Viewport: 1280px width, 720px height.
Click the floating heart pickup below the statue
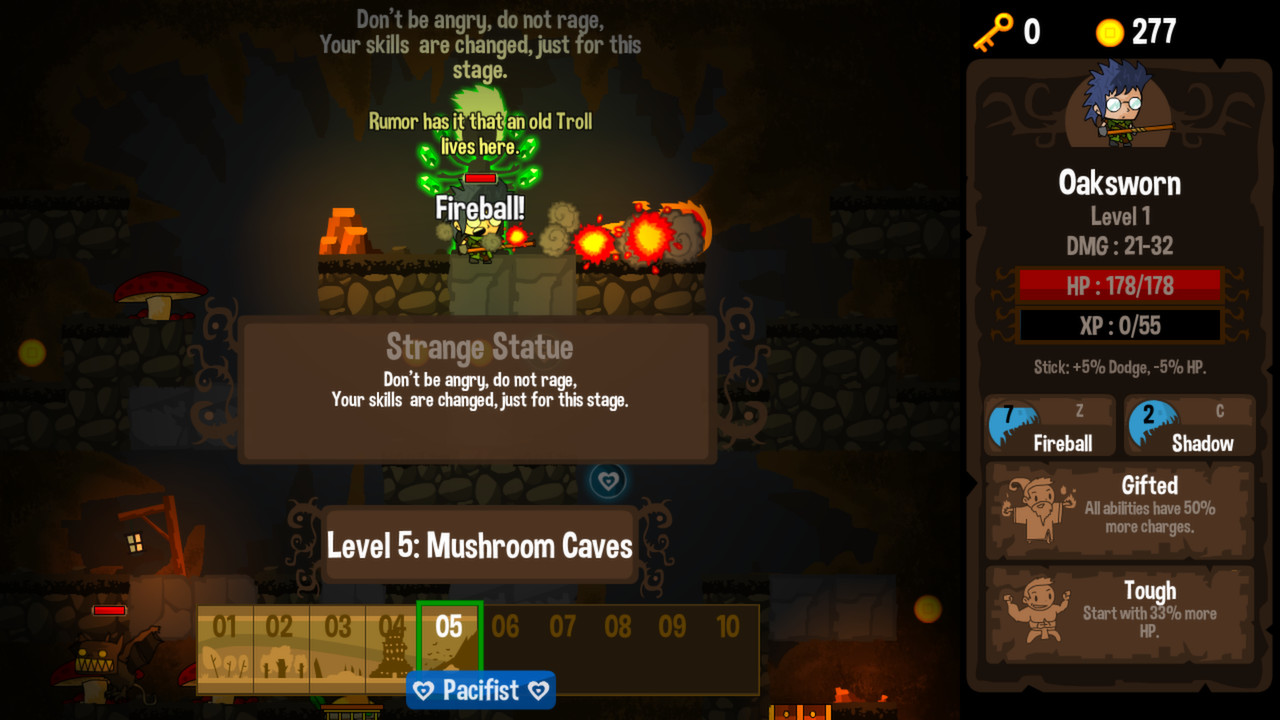[x=608, y=479]
